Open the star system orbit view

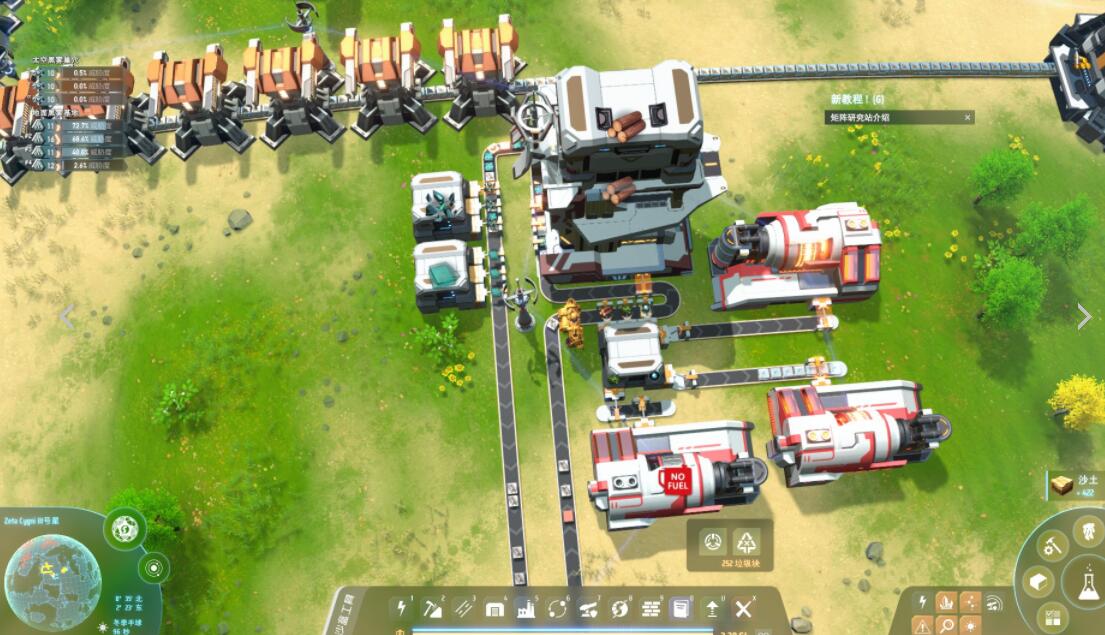[x=154, y=569]
